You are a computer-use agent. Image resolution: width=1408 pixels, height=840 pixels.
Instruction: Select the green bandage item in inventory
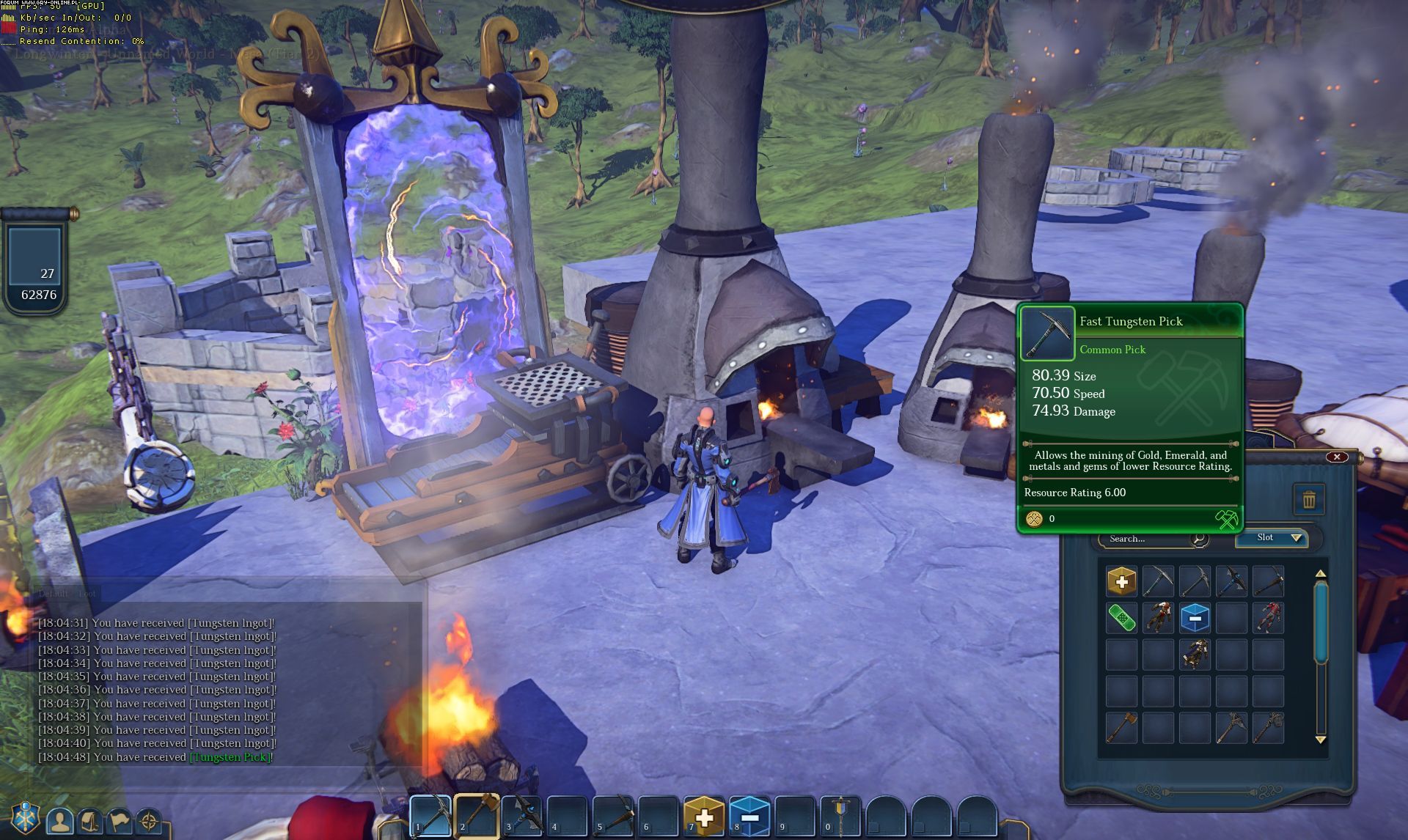(x=1121, y=618)
